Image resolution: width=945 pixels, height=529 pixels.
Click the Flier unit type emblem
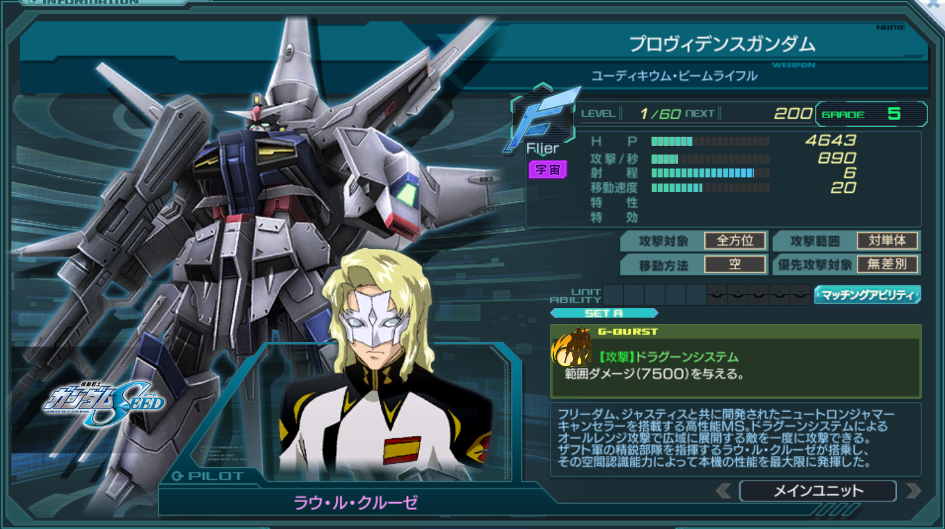tap(546, 120)
